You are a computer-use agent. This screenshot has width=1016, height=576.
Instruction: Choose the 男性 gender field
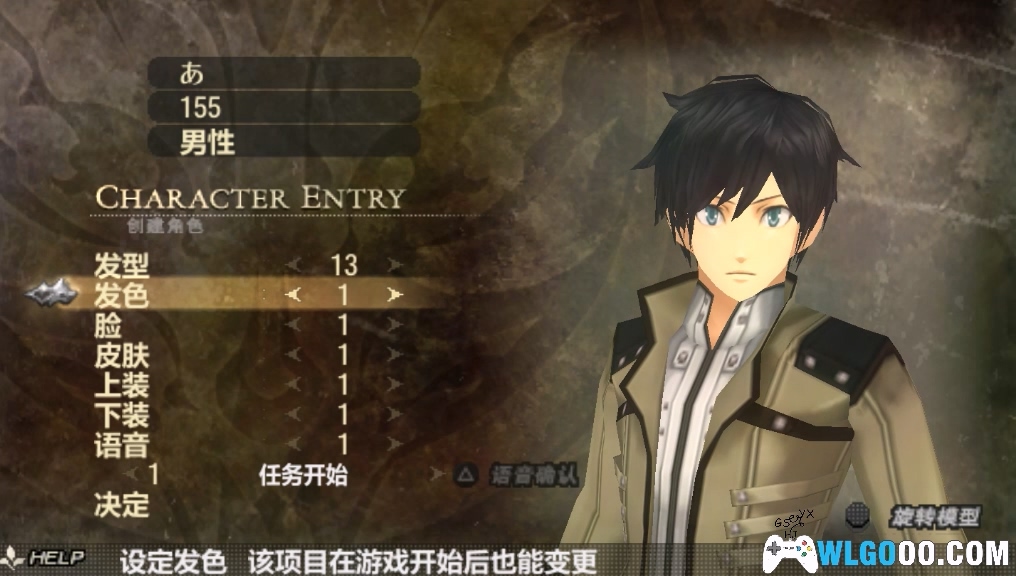pyautogui.click(x=283, y=141)
